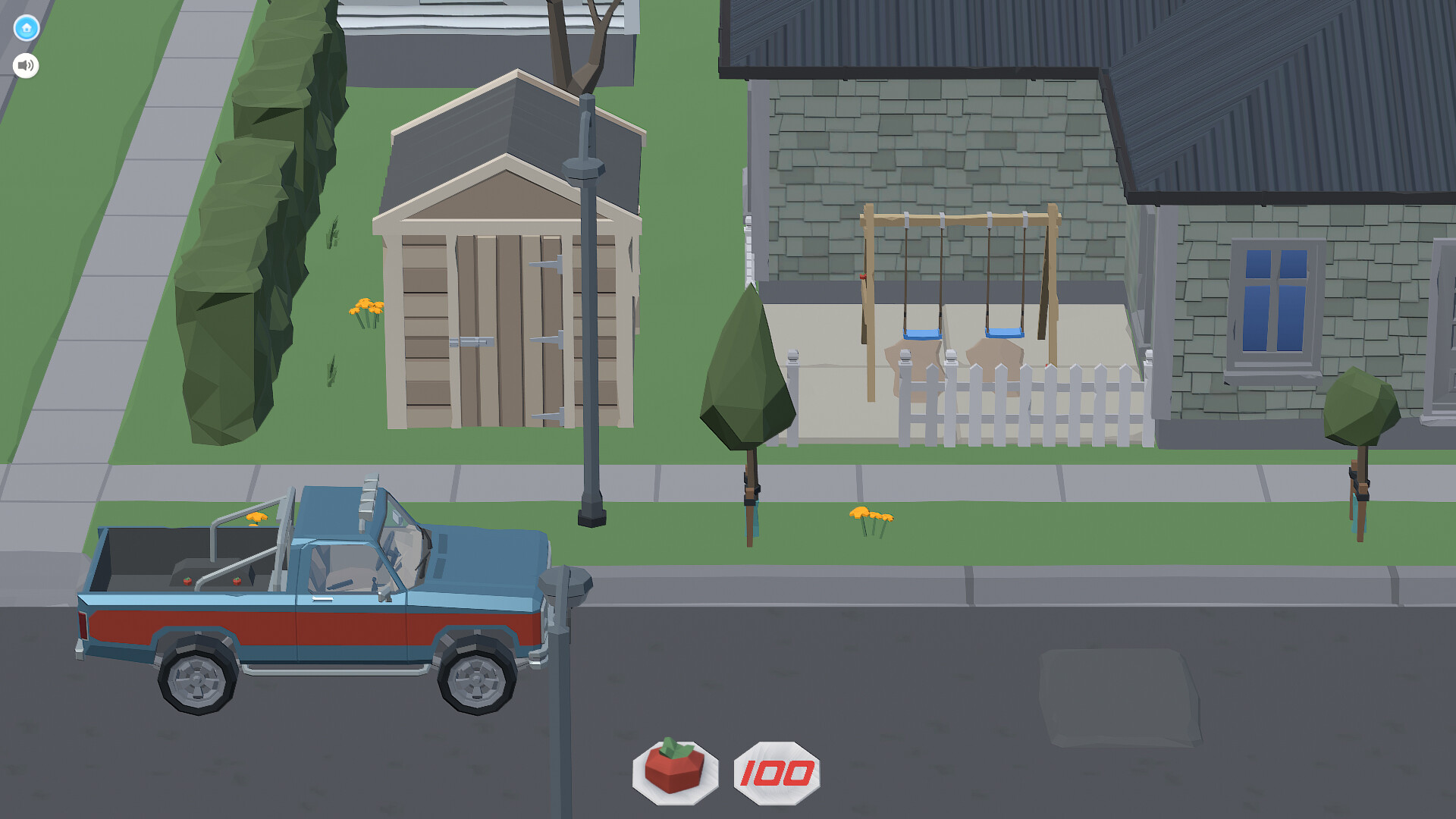Toggle the speaker sound icon
Screen dimensions: 1456x819
[25, 65]
